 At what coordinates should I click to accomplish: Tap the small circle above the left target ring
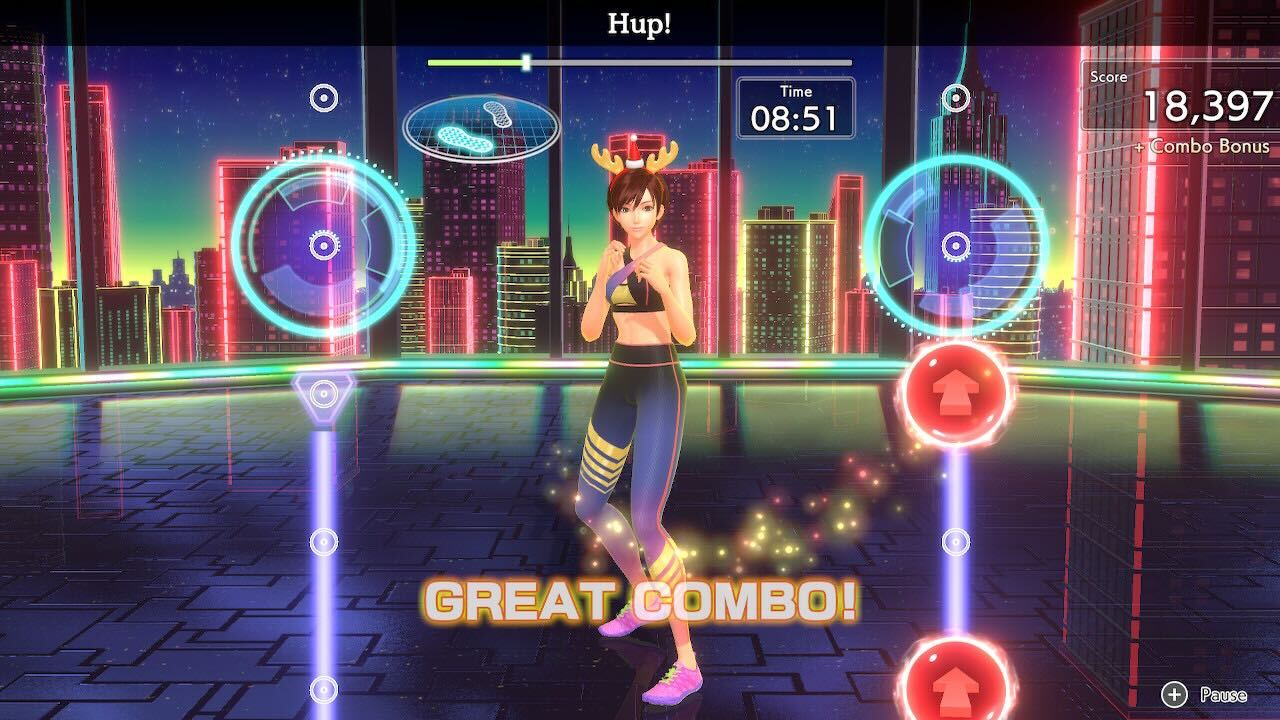point(322,97)
